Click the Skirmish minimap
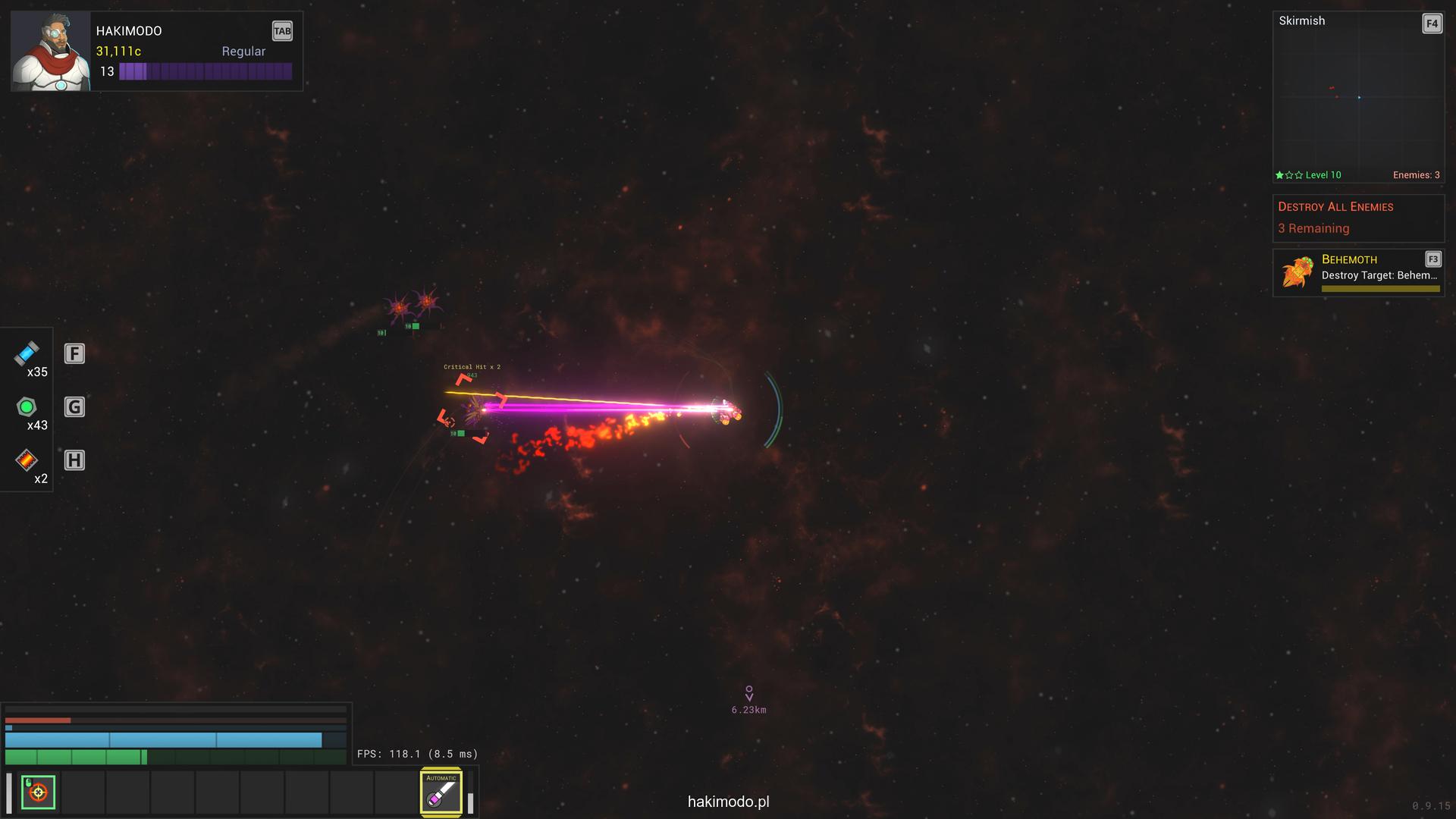1456x819 pixels. click(x=1357, y=99)
